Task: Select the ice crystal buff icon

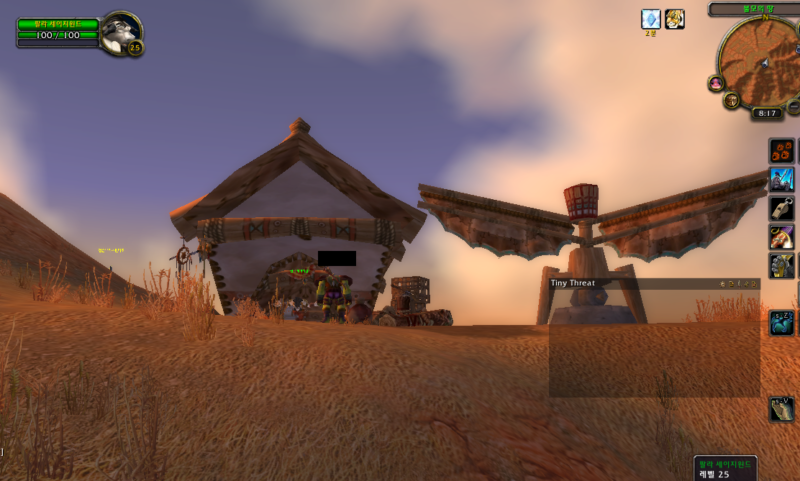Action: (651, 19)
